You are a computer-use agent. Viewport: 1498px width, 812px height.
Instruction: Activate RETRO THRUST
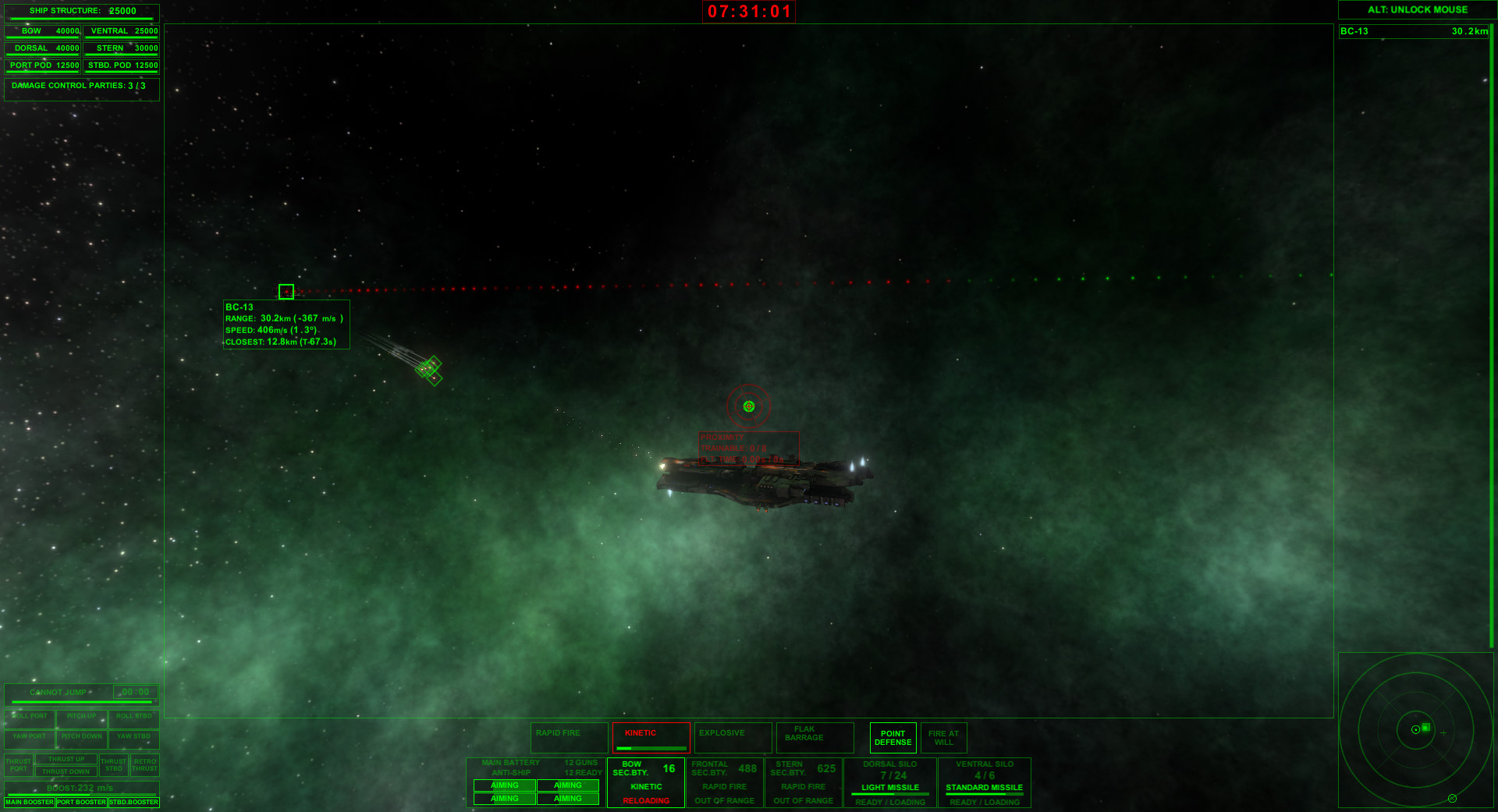[144, 765]
